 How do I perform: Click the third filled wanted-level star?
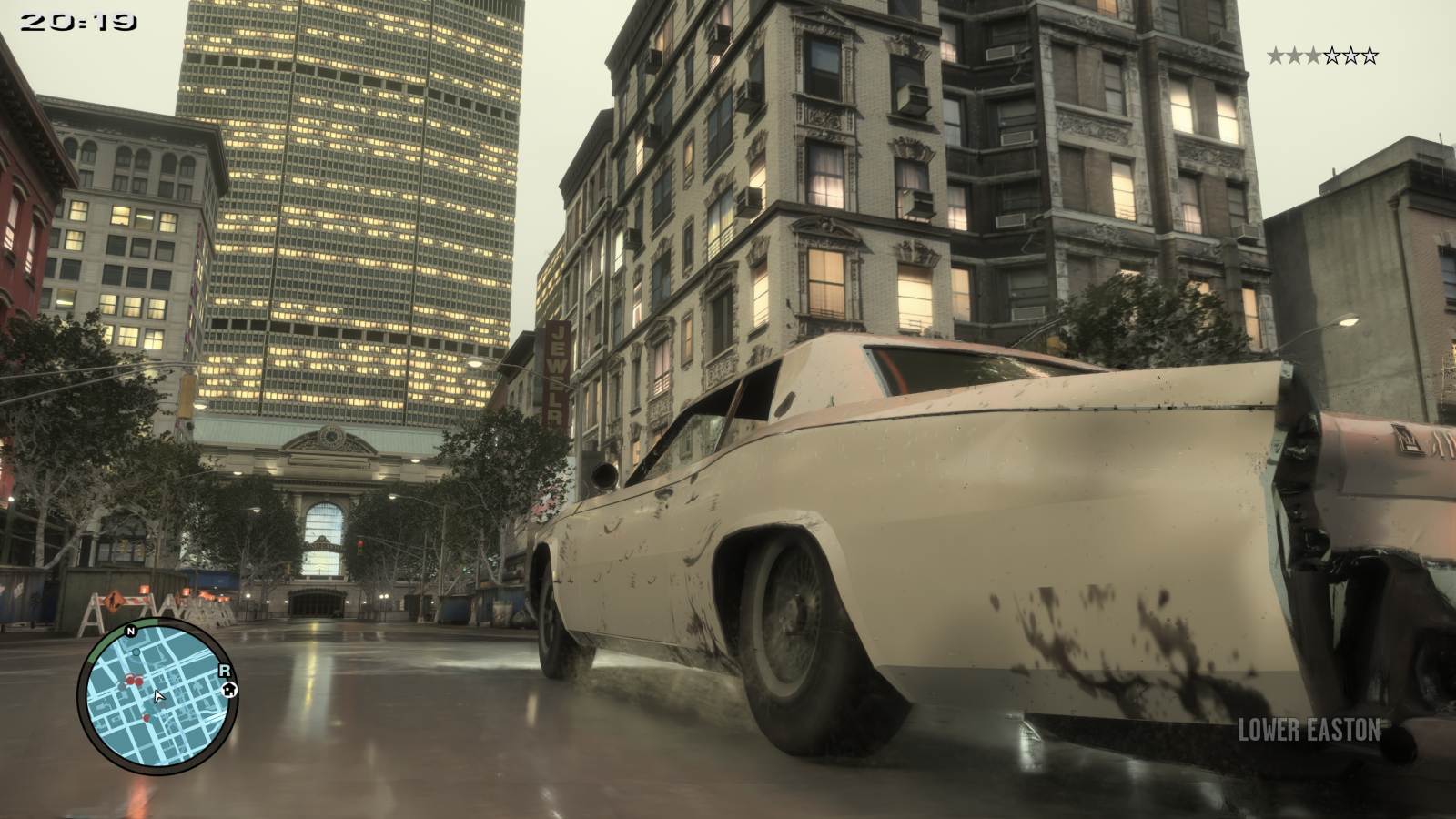click(1314, 55)
